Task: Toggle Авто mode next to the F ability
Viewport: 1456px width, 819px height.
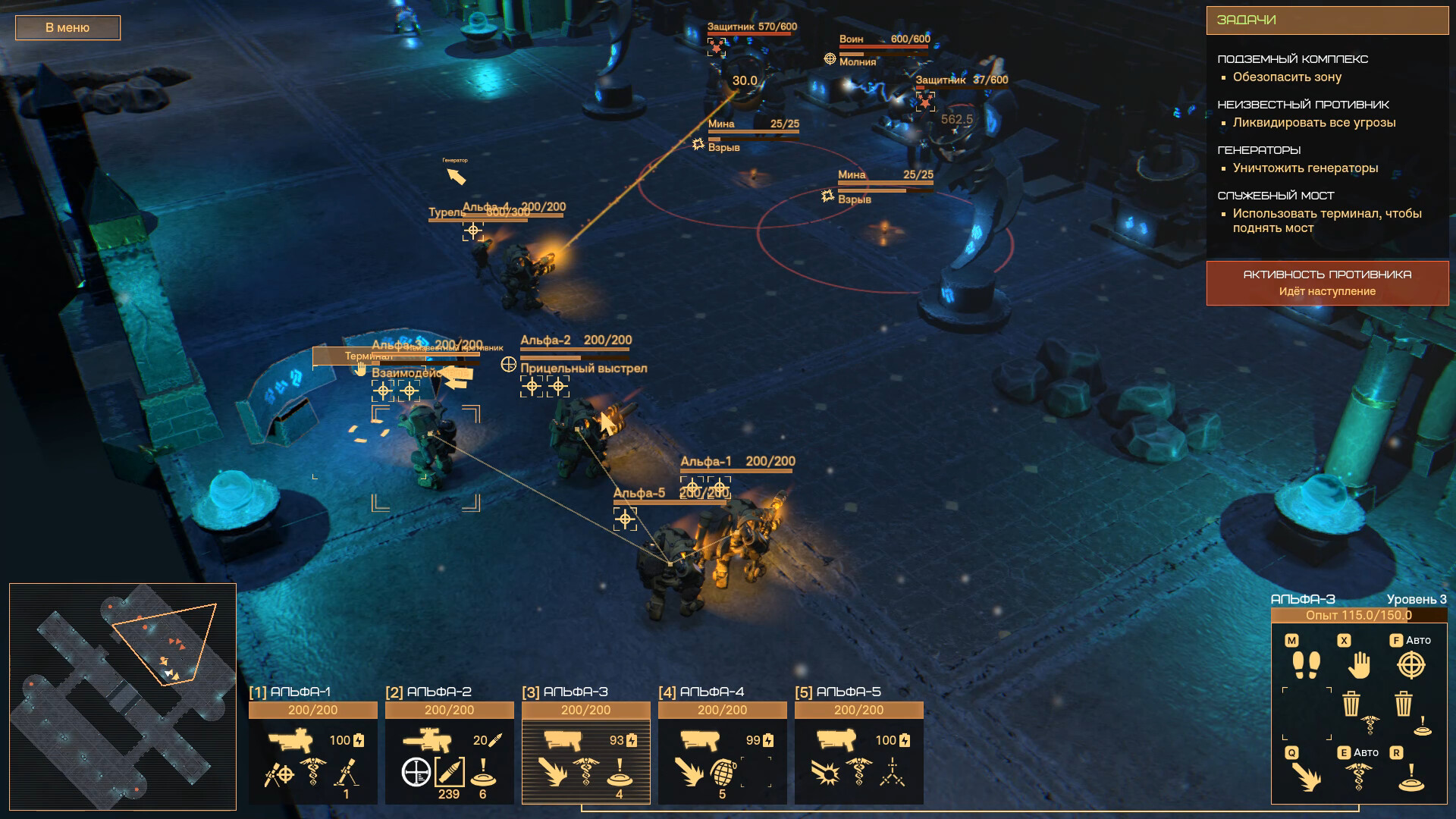Action: click(1420, 640)
